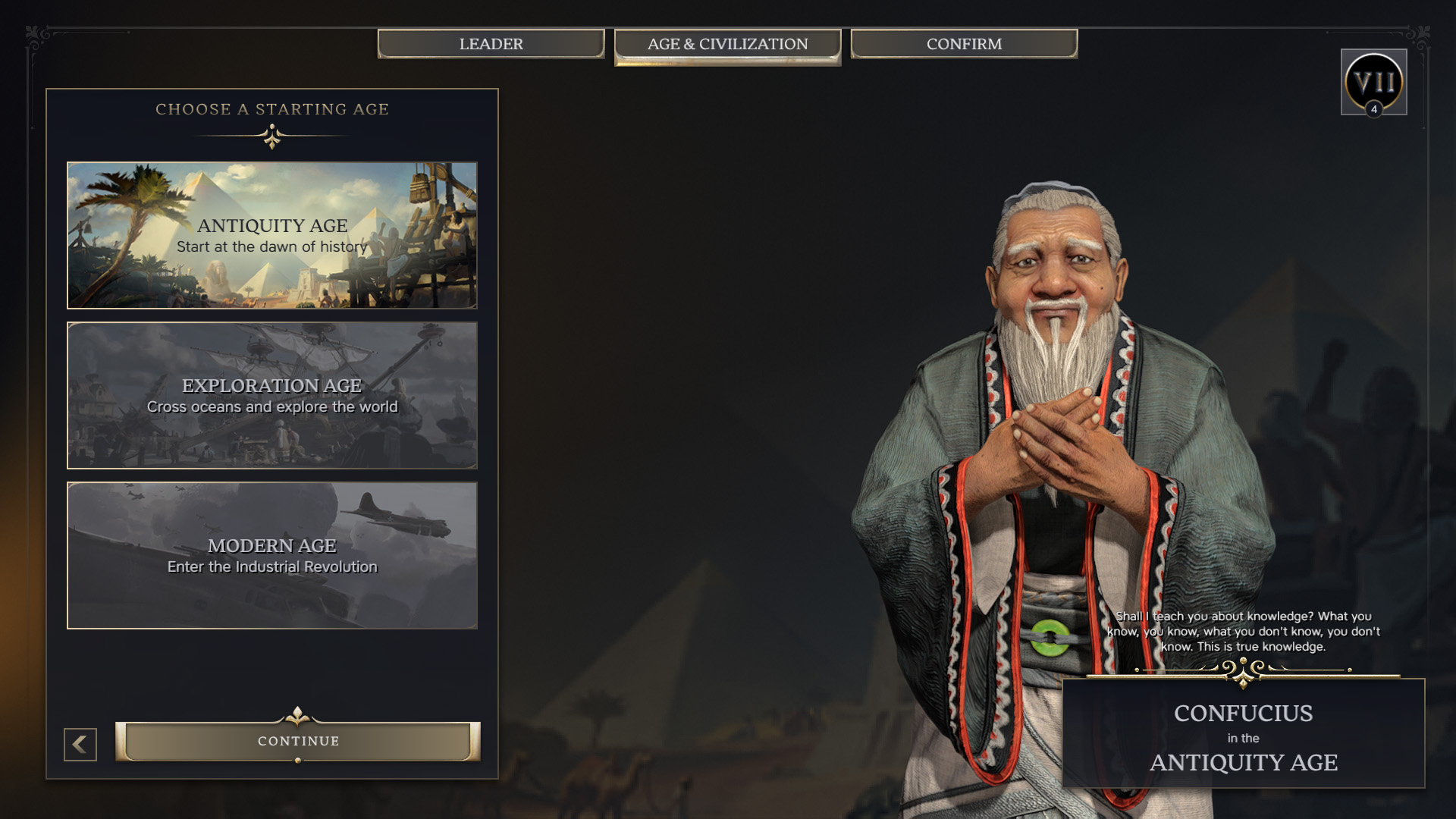
Task: Switch to the Leader tab
Action: tap(491, 44)
